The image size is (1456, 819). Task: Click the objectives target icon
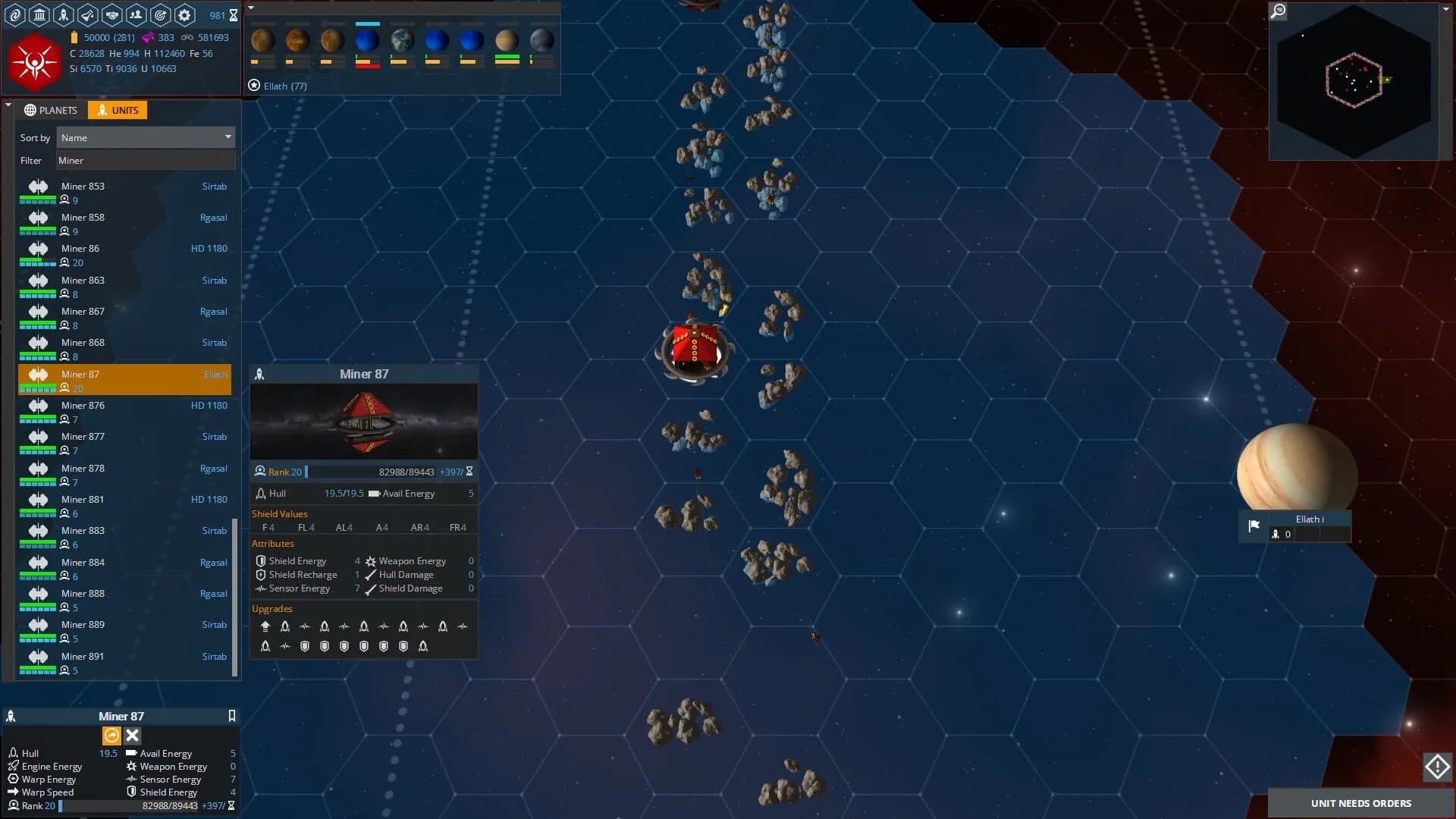(159, 15)
